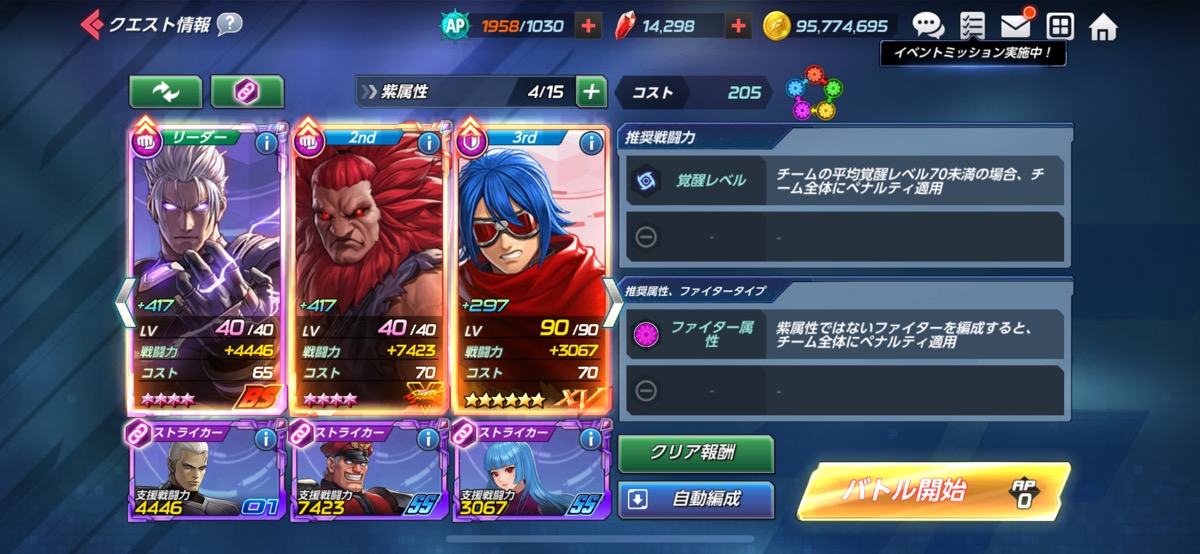Open the 自動編成 auto-formation option
This screenshot has height=554, width=1200.
(696, 499)
